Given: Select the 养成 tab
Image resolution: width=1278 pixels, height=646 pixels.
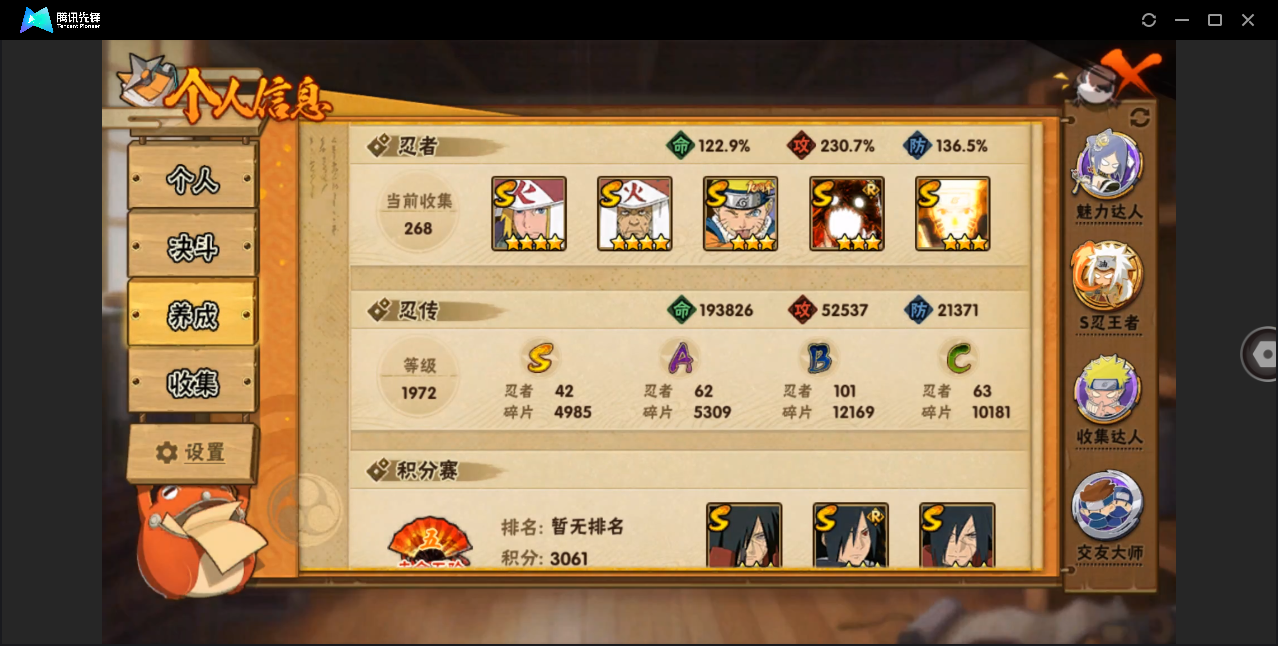Looking at the screenshot, I should pyautogui.click(x=192, y=315).
